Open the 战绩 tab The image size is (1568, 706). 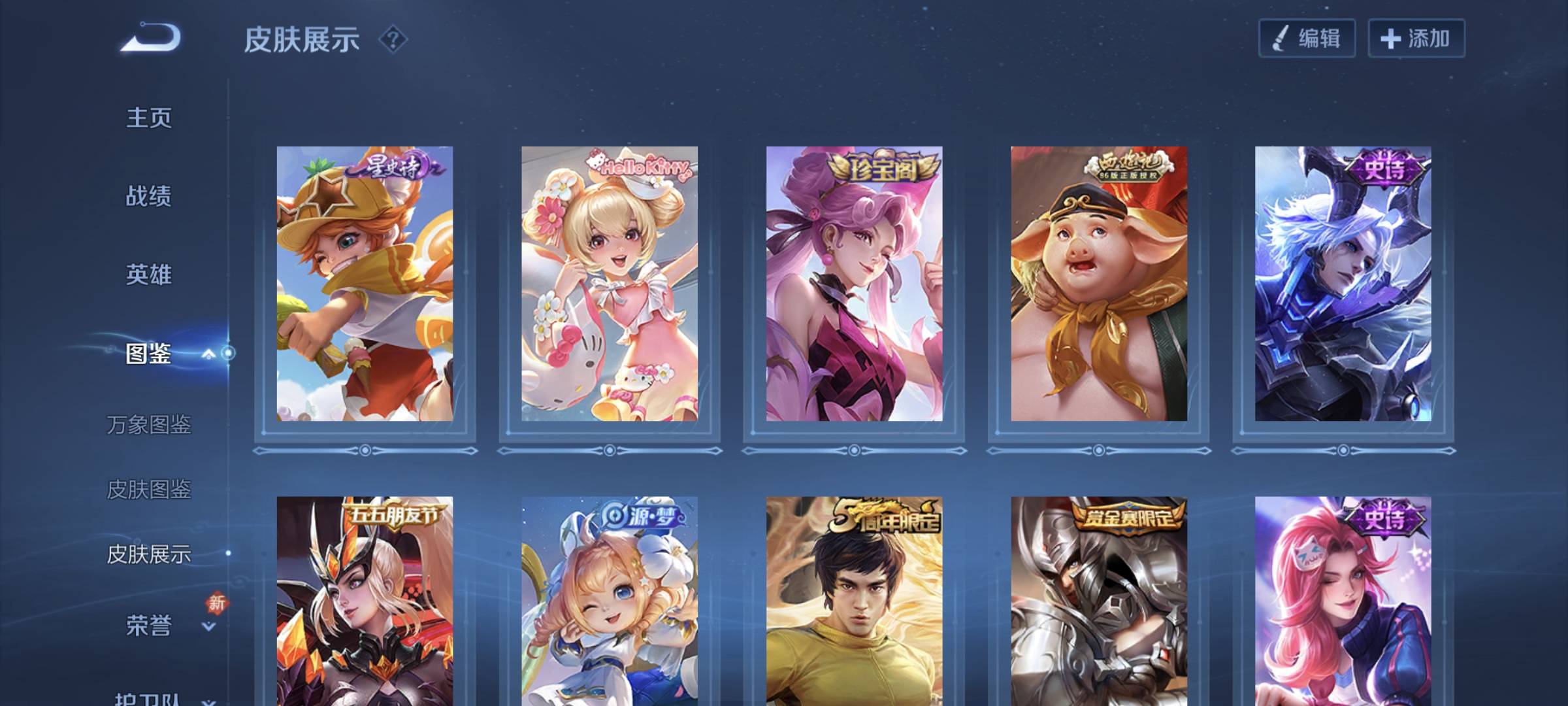coord(149,196)
